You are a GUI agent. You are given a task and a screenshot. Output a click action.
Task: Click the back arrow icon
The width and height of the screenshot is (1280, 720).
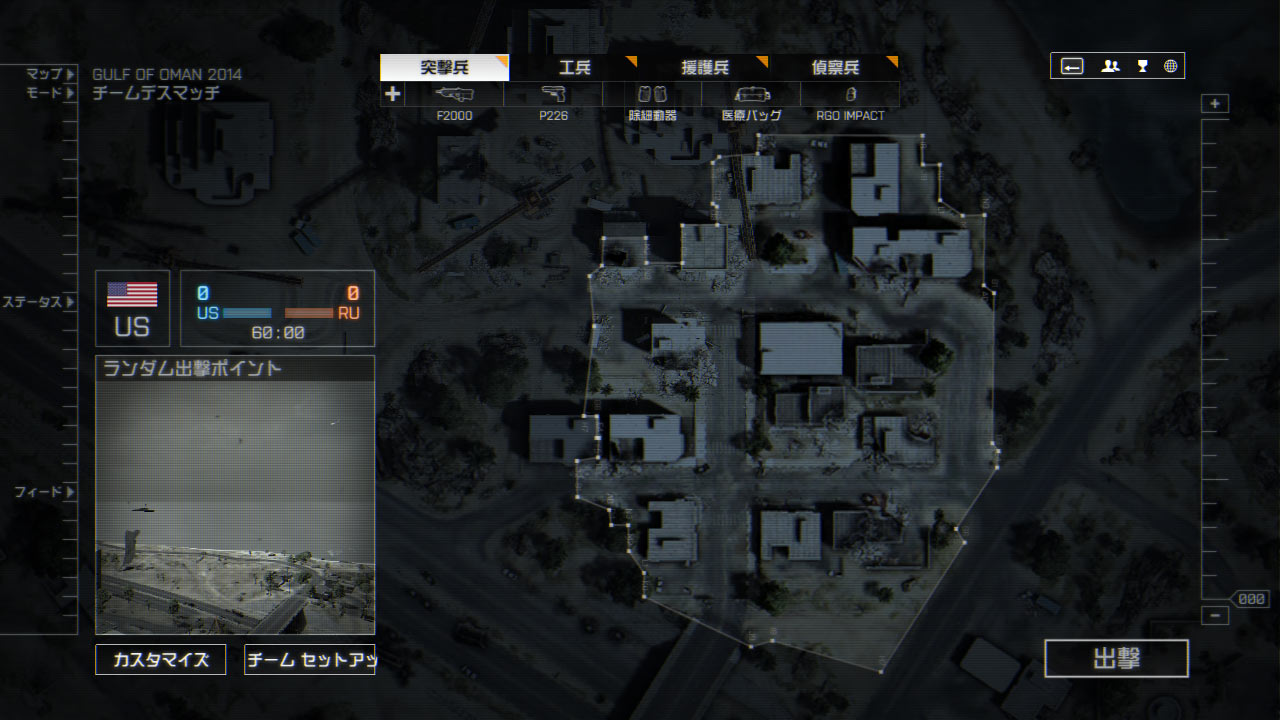(x=1072, y=66)
